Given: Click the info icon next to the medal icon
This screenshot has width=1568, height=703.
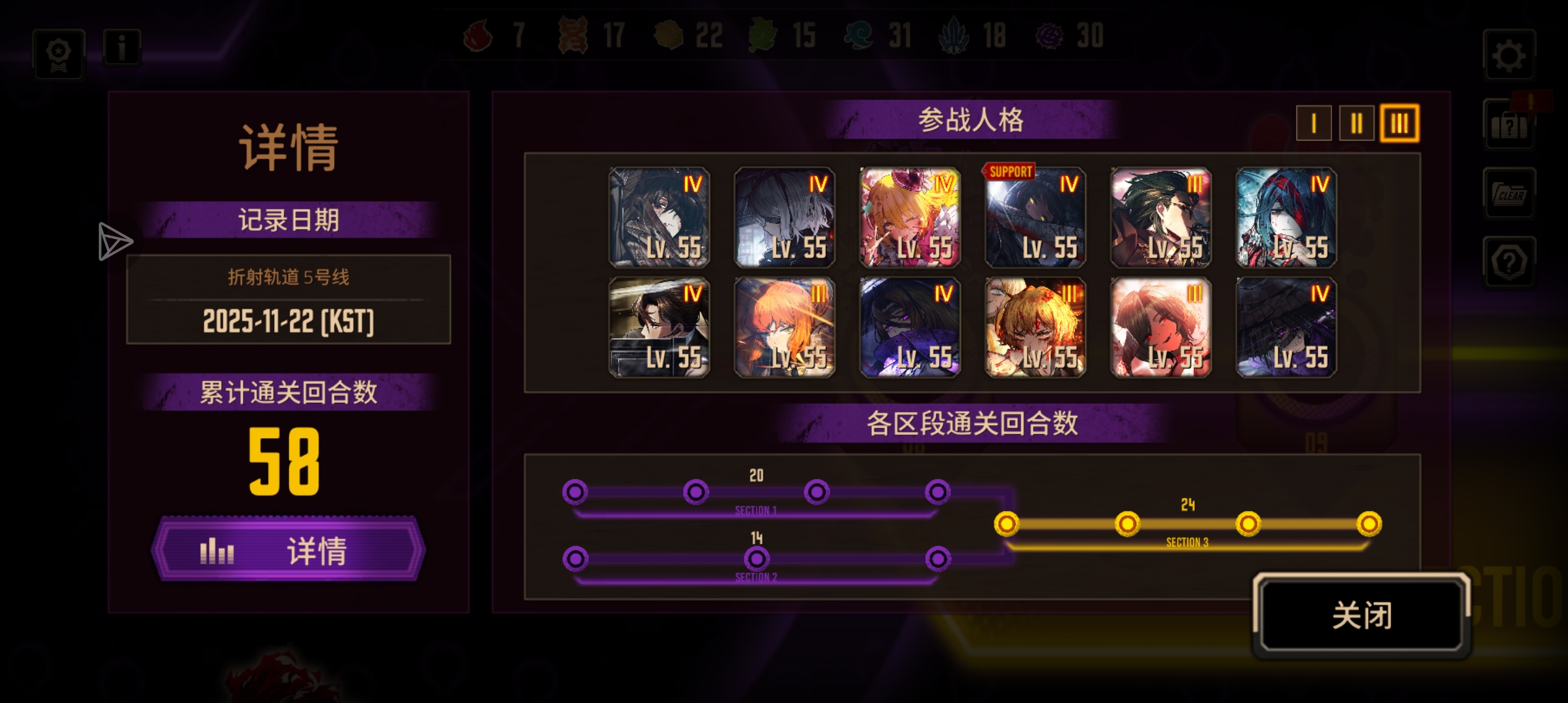Looking at the screenshot, I should [x=121, y=47].
